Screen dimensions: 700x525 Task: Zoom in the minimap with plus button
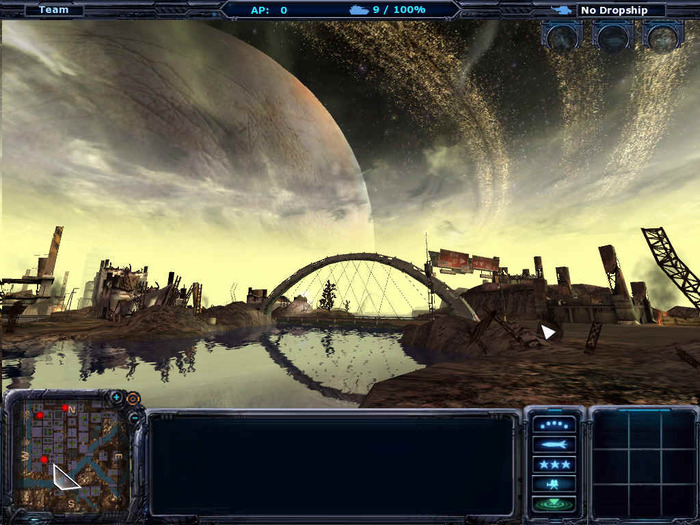click(117, 398)
